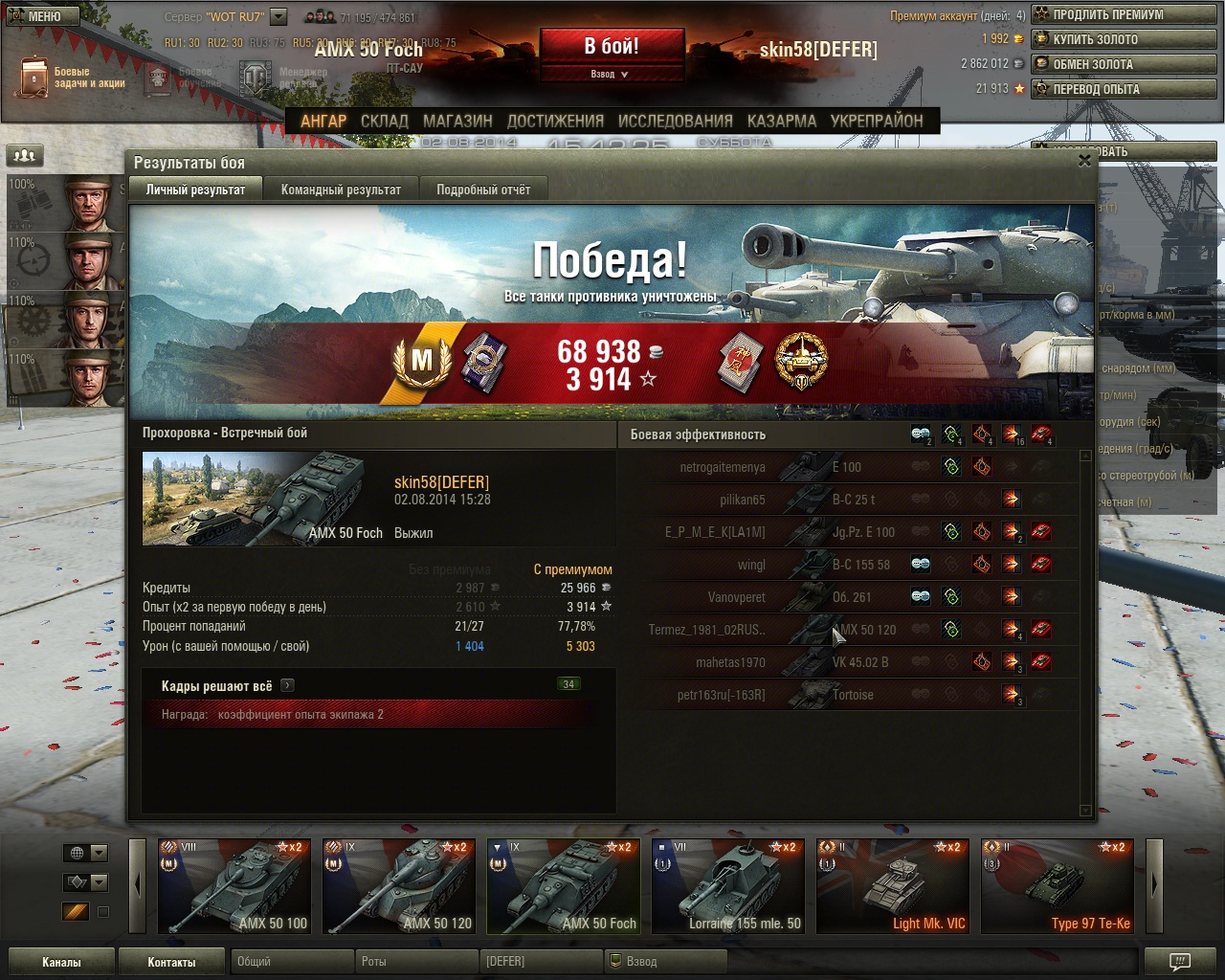The height and width of the screenshot is (980, 1225).
Task: Open the УКРЕПРАЙОН section
Action: coord(877,122)
